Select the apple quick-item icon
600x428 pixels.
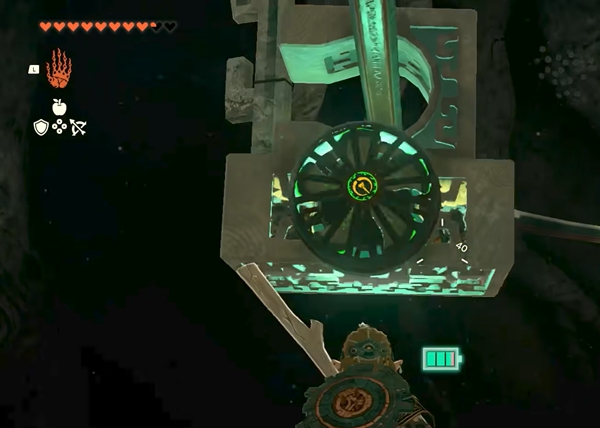click(x=59, y=107)
